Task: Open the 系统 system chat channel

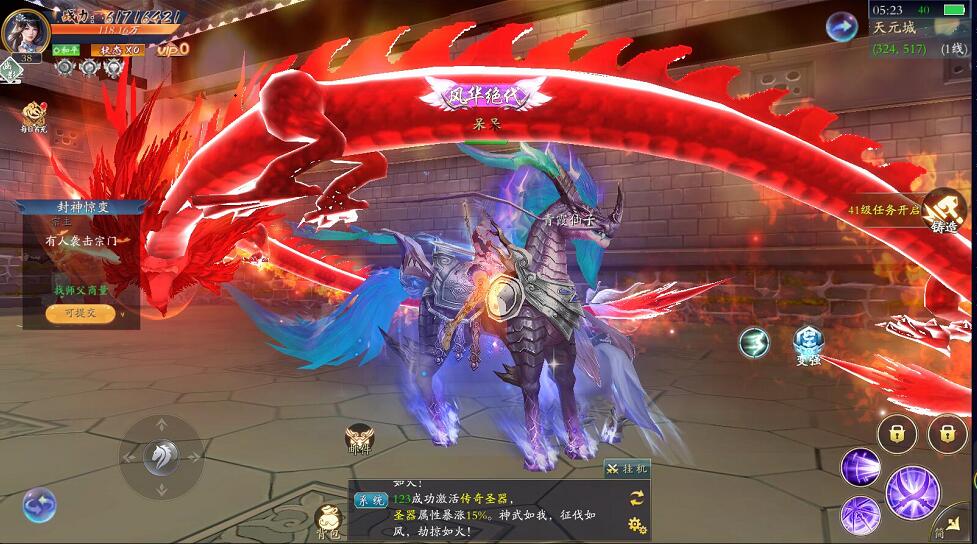Action: point(371,500)
